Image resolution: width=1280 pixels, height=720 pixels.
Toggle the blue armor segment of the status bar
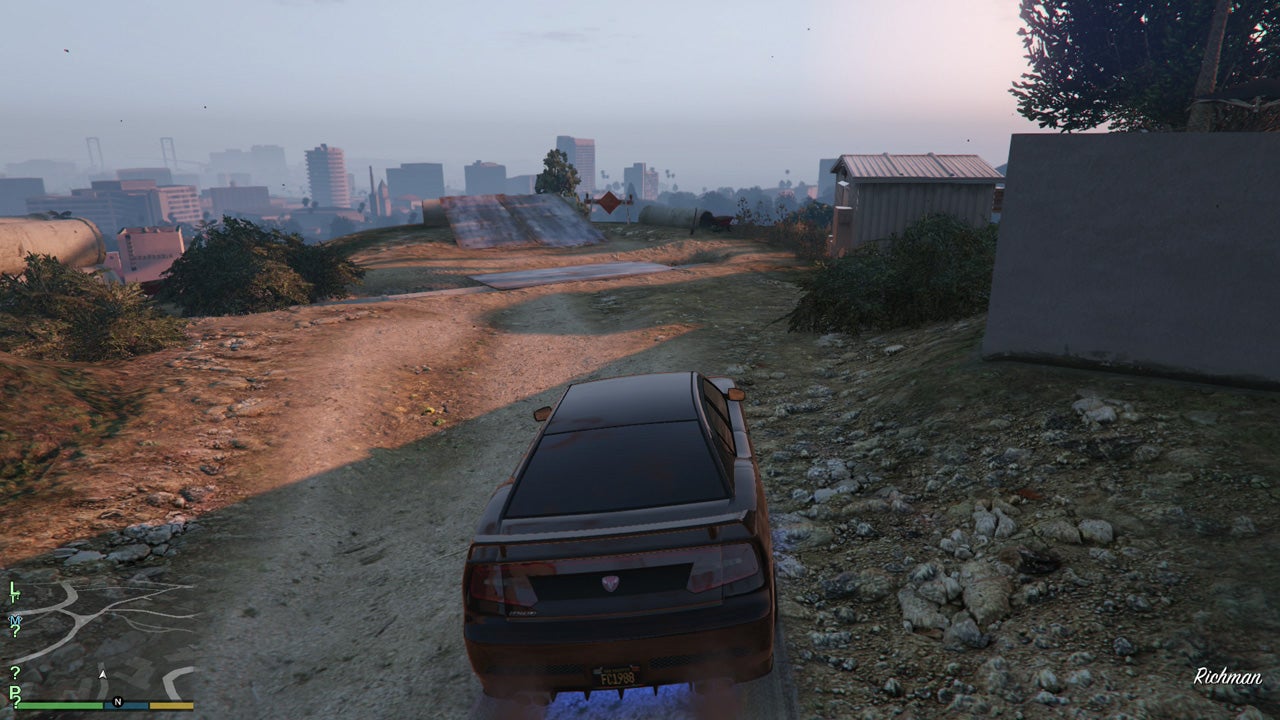coord(126,704)
